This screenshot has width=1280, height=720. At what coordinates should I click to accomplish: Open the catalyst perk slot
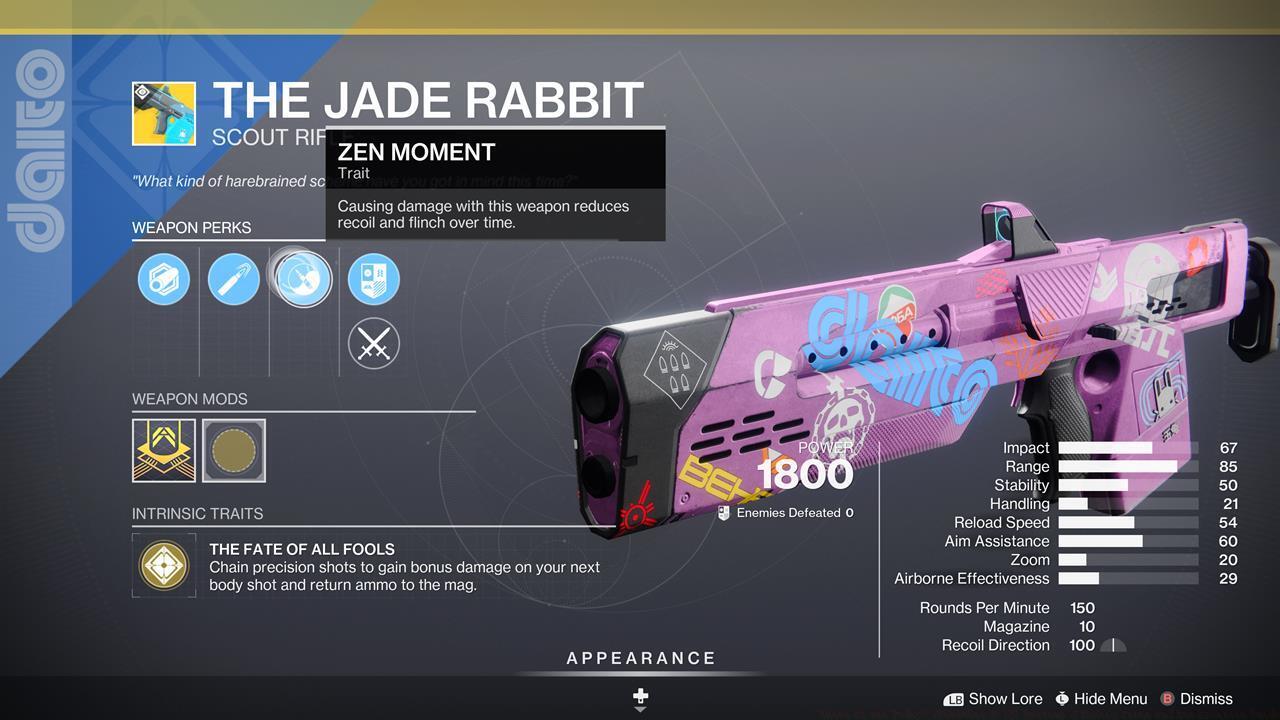click(x=373, y=279)
